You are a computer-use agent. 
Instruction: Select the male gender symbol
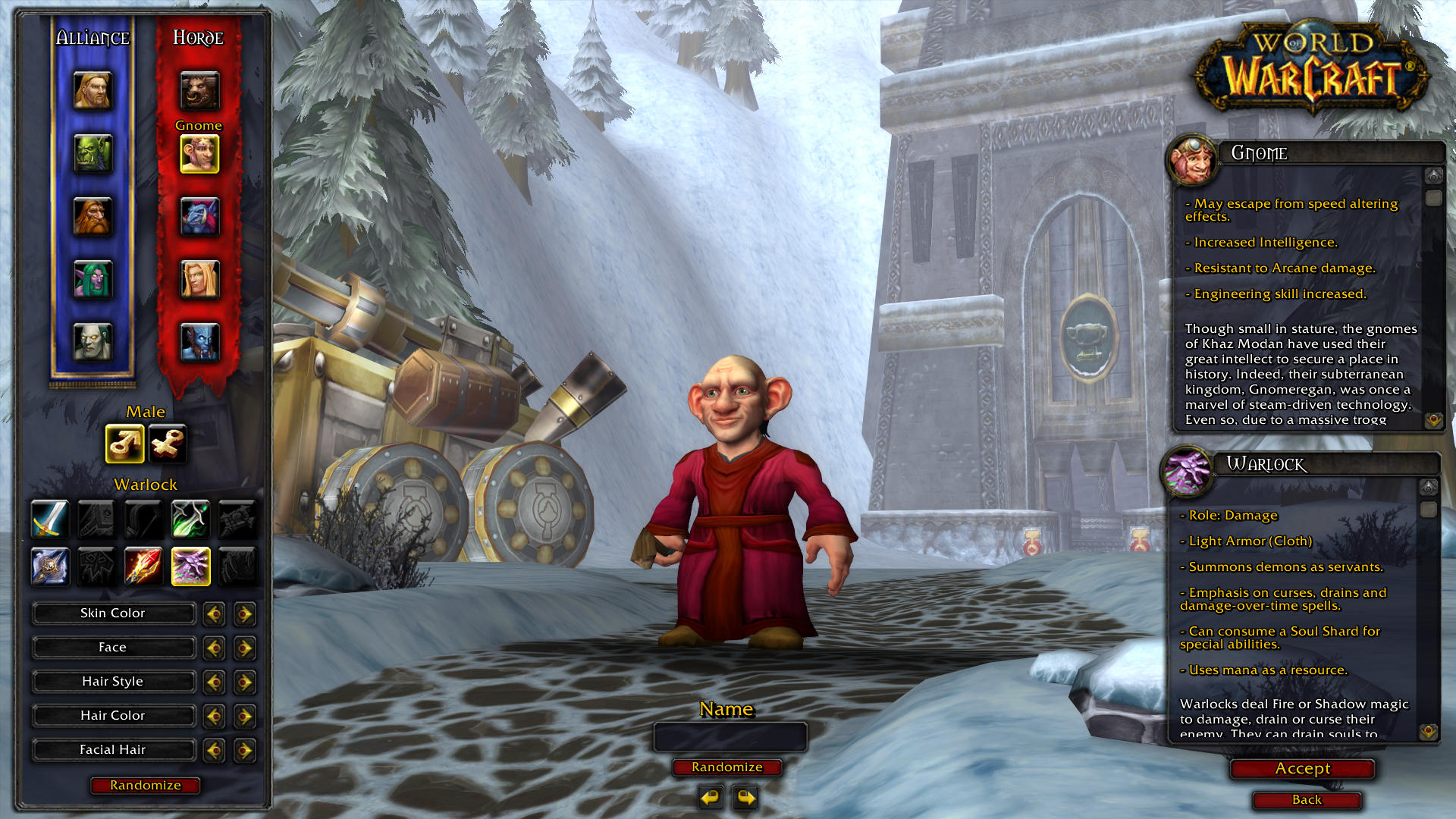click(x=125, y=444)
